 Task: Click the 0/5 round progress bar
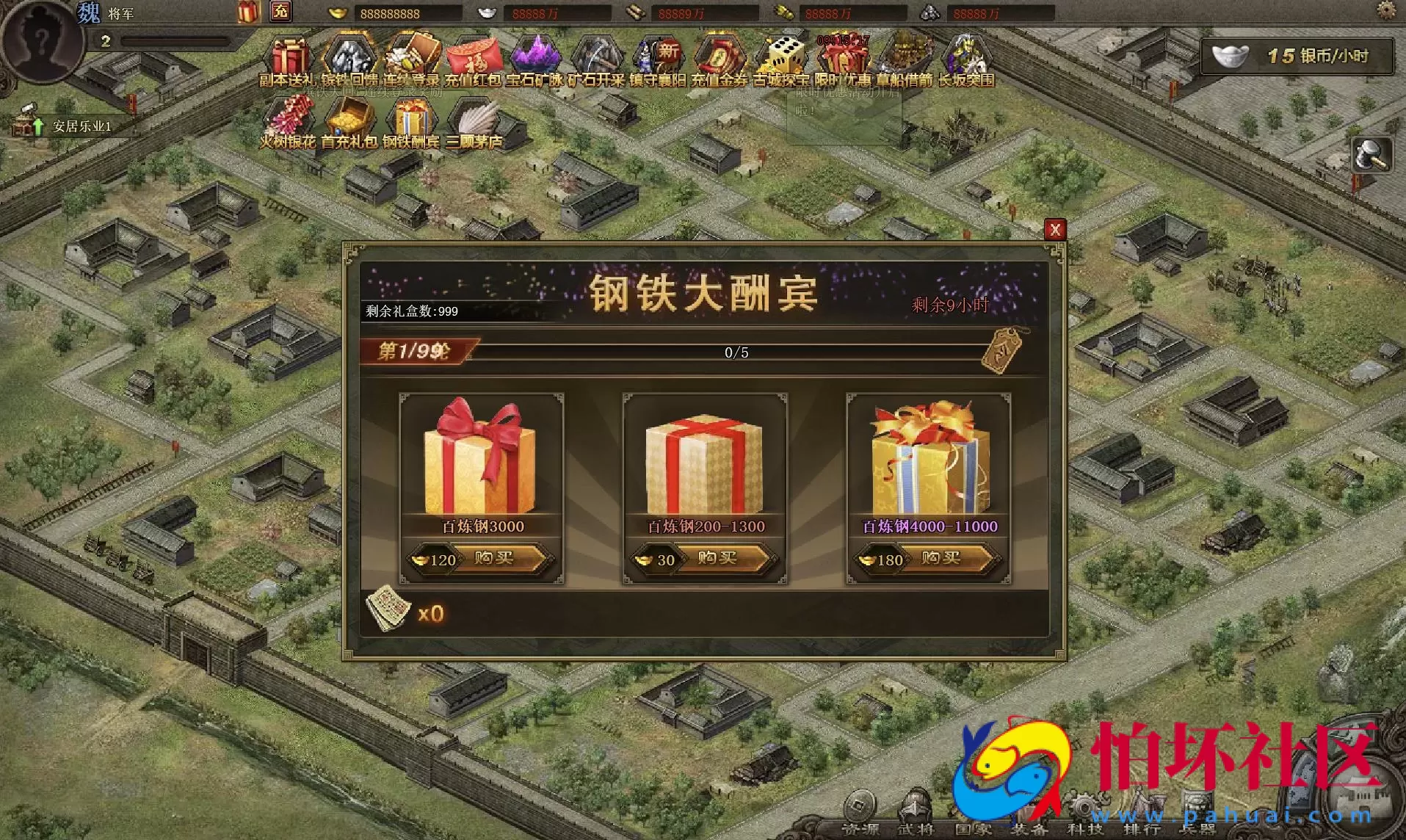pos(734,352)
